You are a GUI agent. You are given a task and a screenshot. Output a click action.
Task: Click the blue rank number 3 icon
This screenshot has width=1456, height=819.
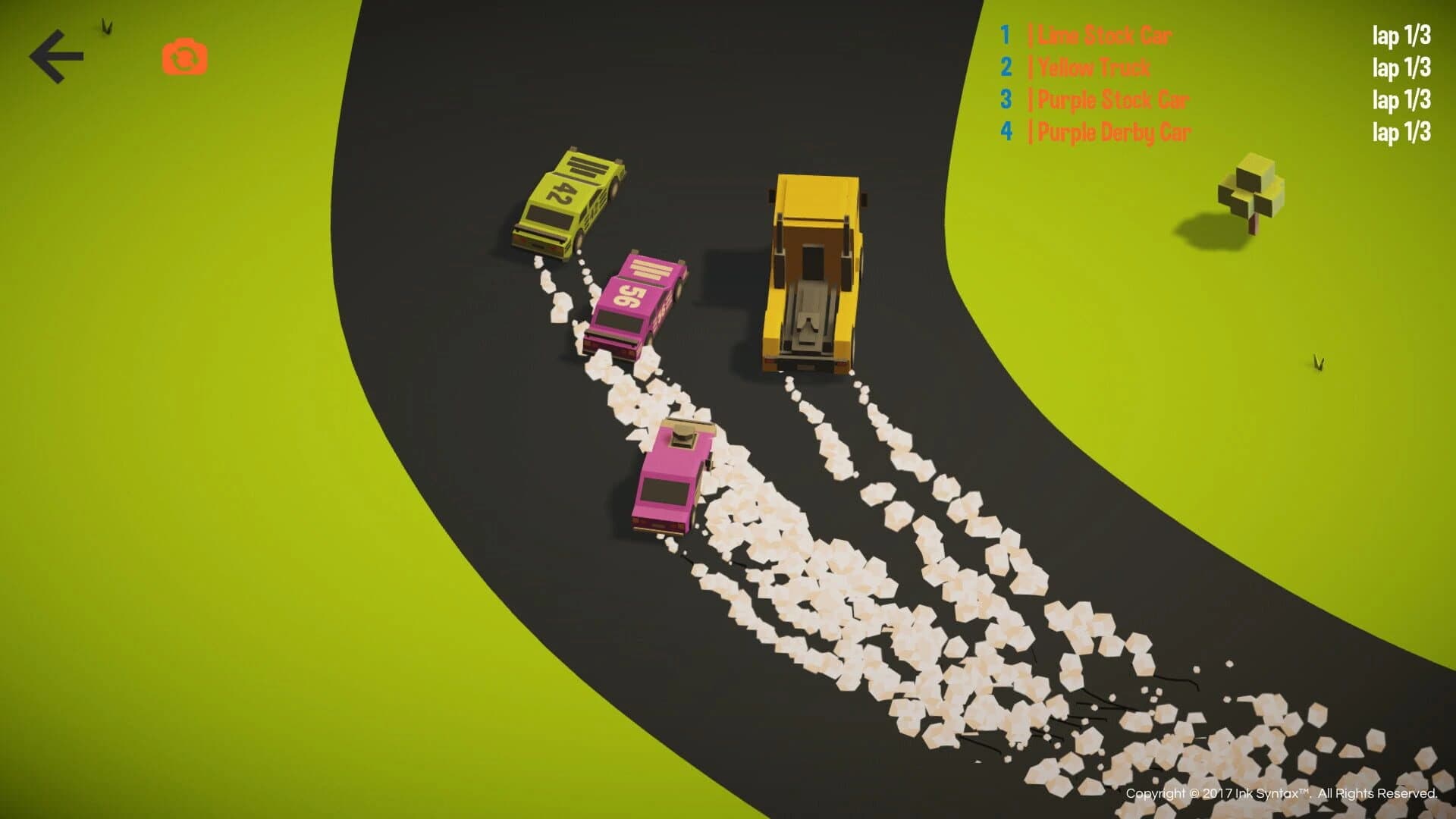1005,99
